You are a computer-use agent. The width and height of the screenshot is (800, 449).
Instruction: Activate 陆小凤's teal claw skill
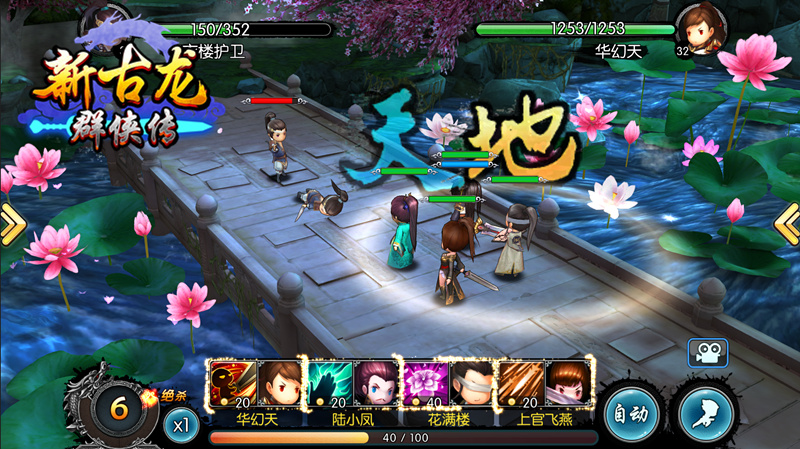tap(328, 383)
